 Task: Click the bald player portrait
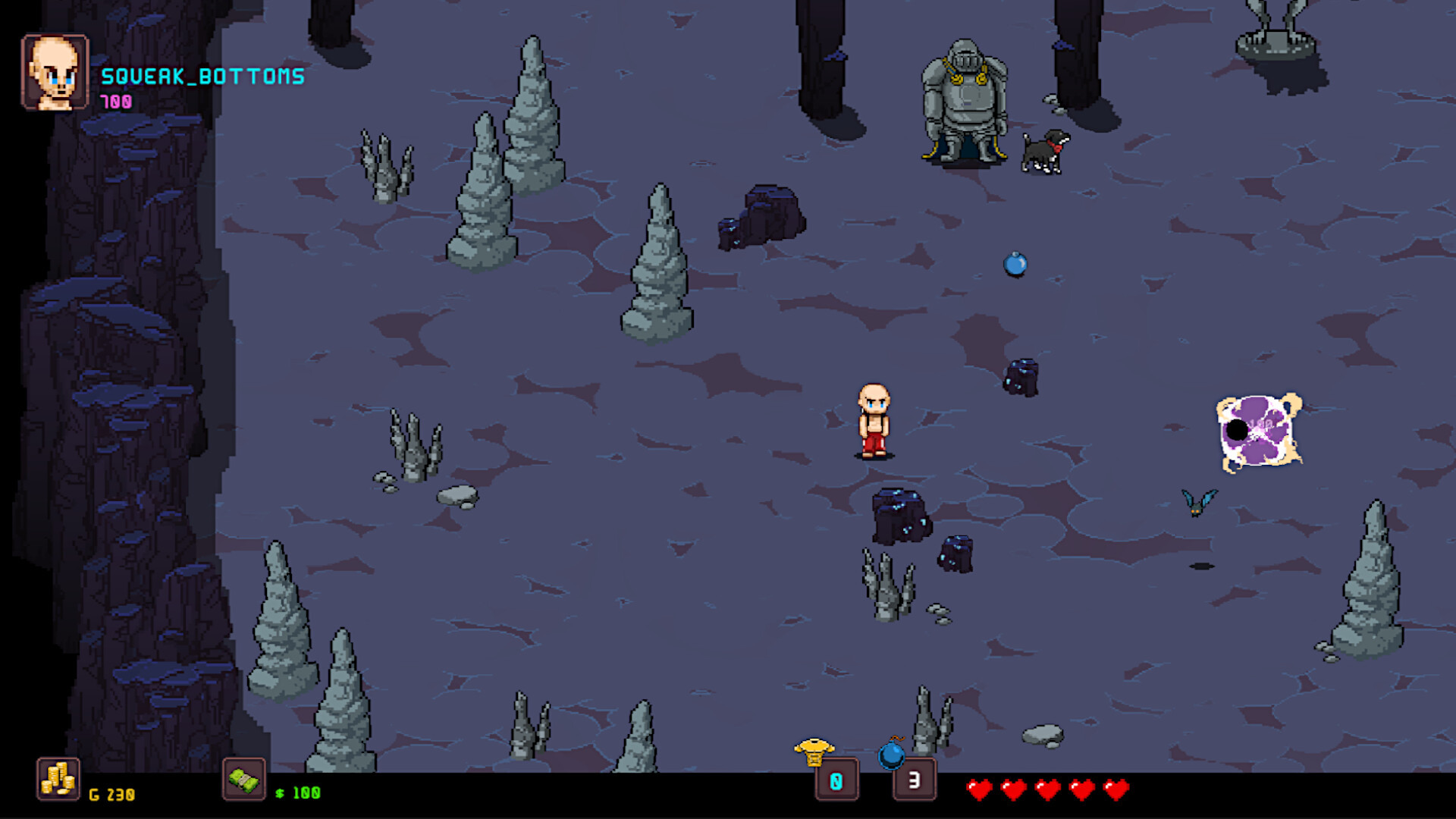[x=55, y=73]
